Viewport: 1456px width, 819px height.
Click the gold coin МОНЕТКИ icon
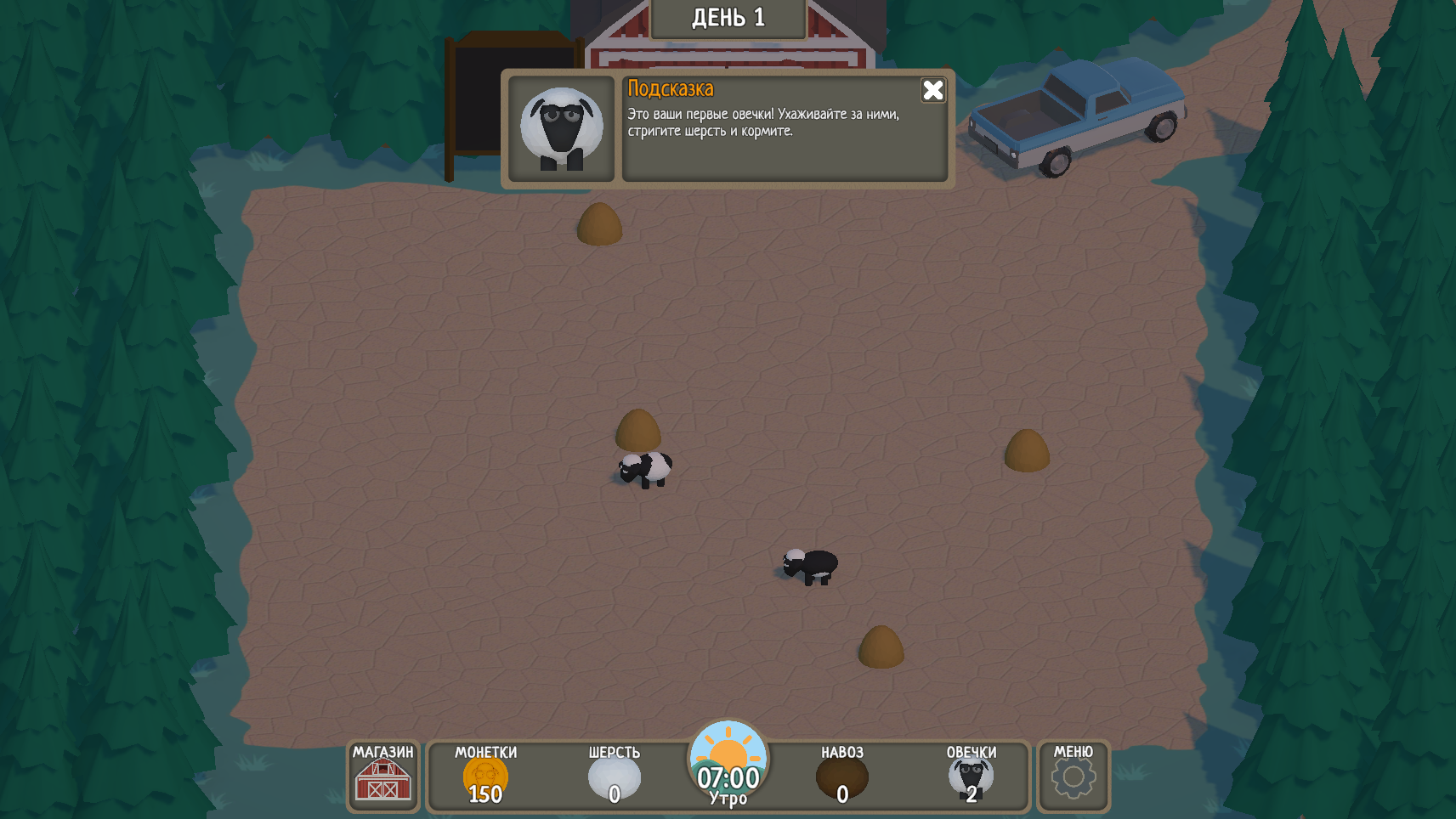click(484, 776)
